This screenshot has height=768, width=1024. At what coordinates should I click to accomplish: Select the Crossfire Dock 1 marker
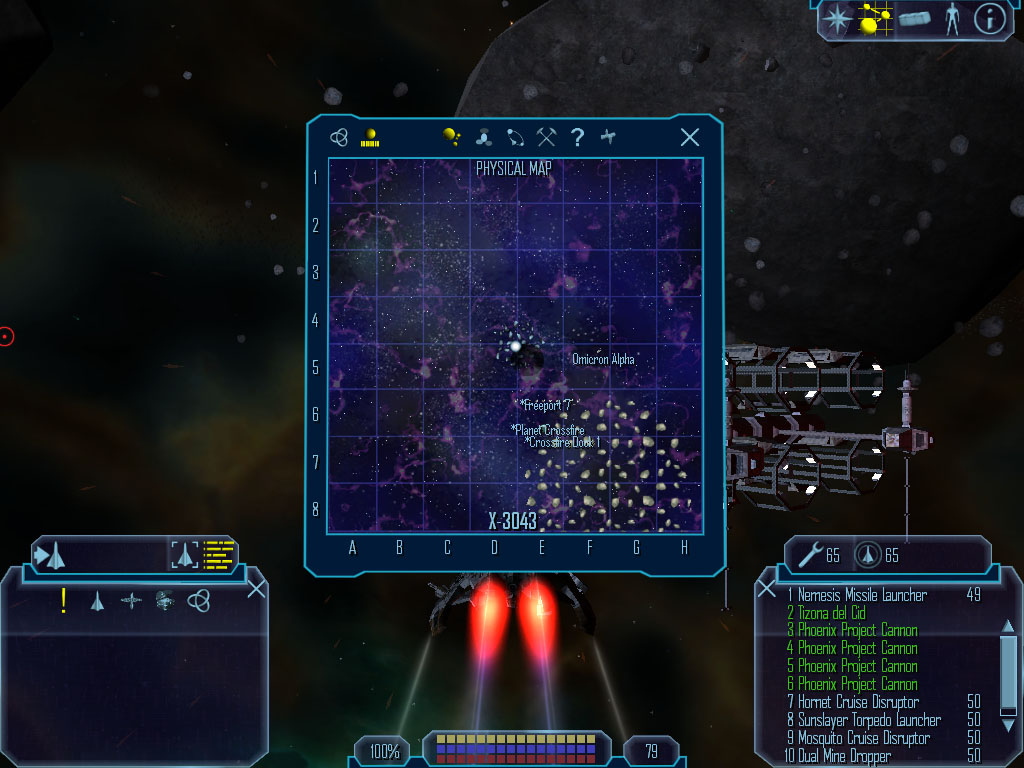pyautogui.click(x=563, y=442)
